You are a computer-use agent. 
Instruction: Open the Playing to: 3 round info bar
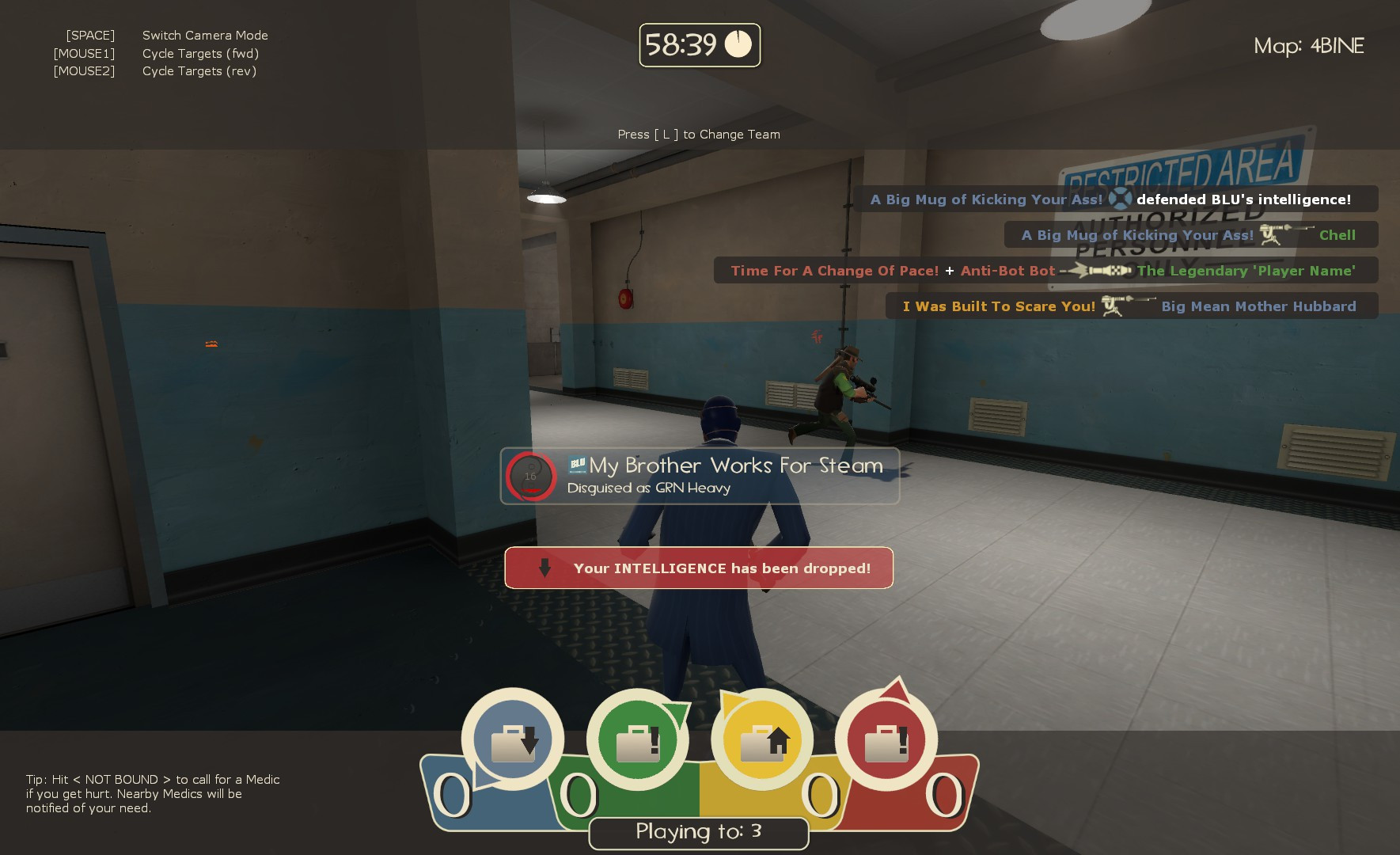pos(698,832)
